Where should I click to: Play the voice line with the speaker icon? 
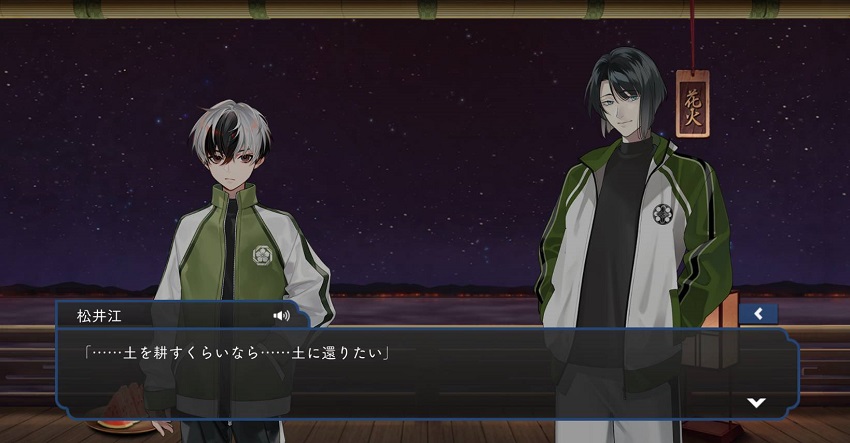click(281, 315)
